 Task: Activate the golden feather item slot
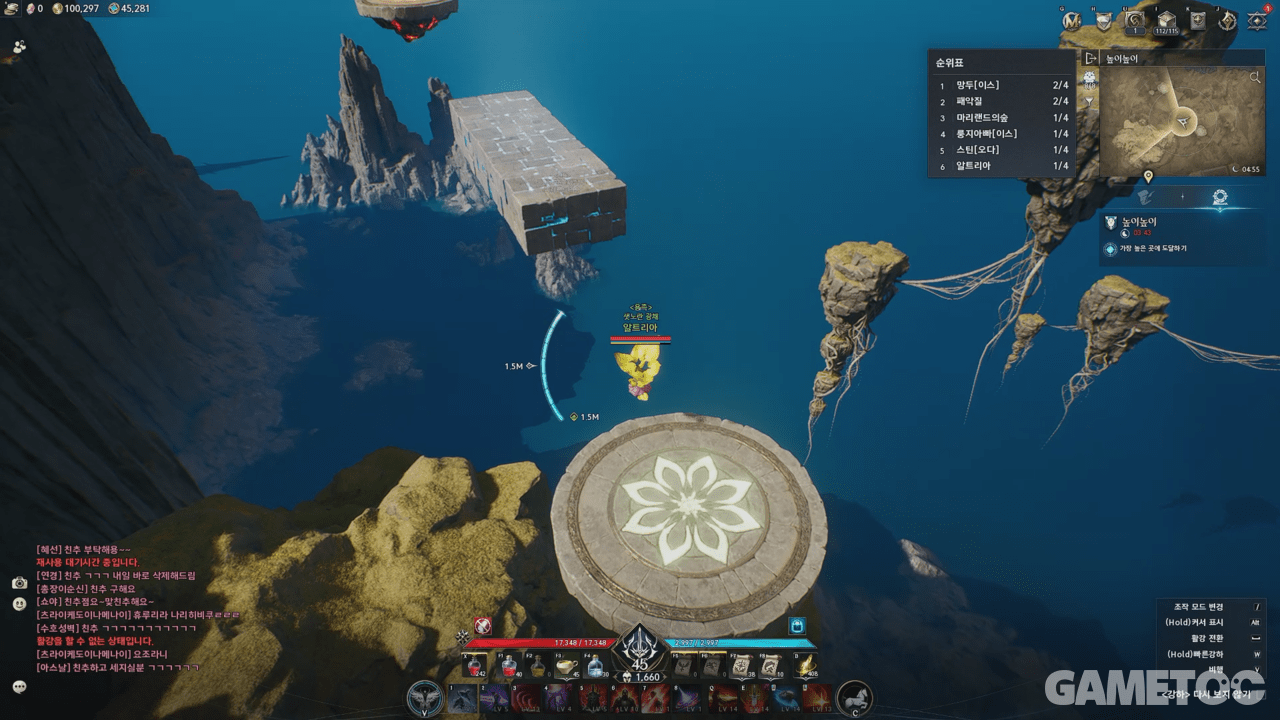tap(804, 666)
